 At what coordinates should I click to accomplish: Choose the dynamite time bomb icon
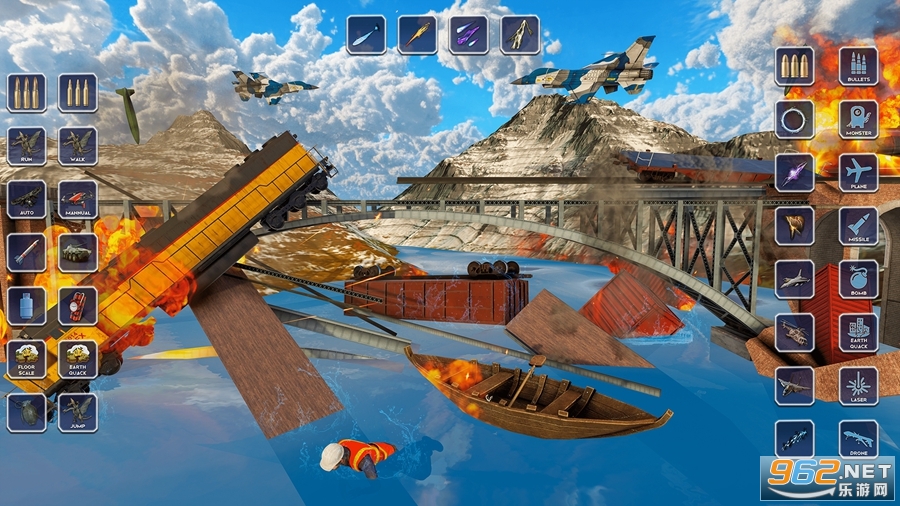pos(77,306)
